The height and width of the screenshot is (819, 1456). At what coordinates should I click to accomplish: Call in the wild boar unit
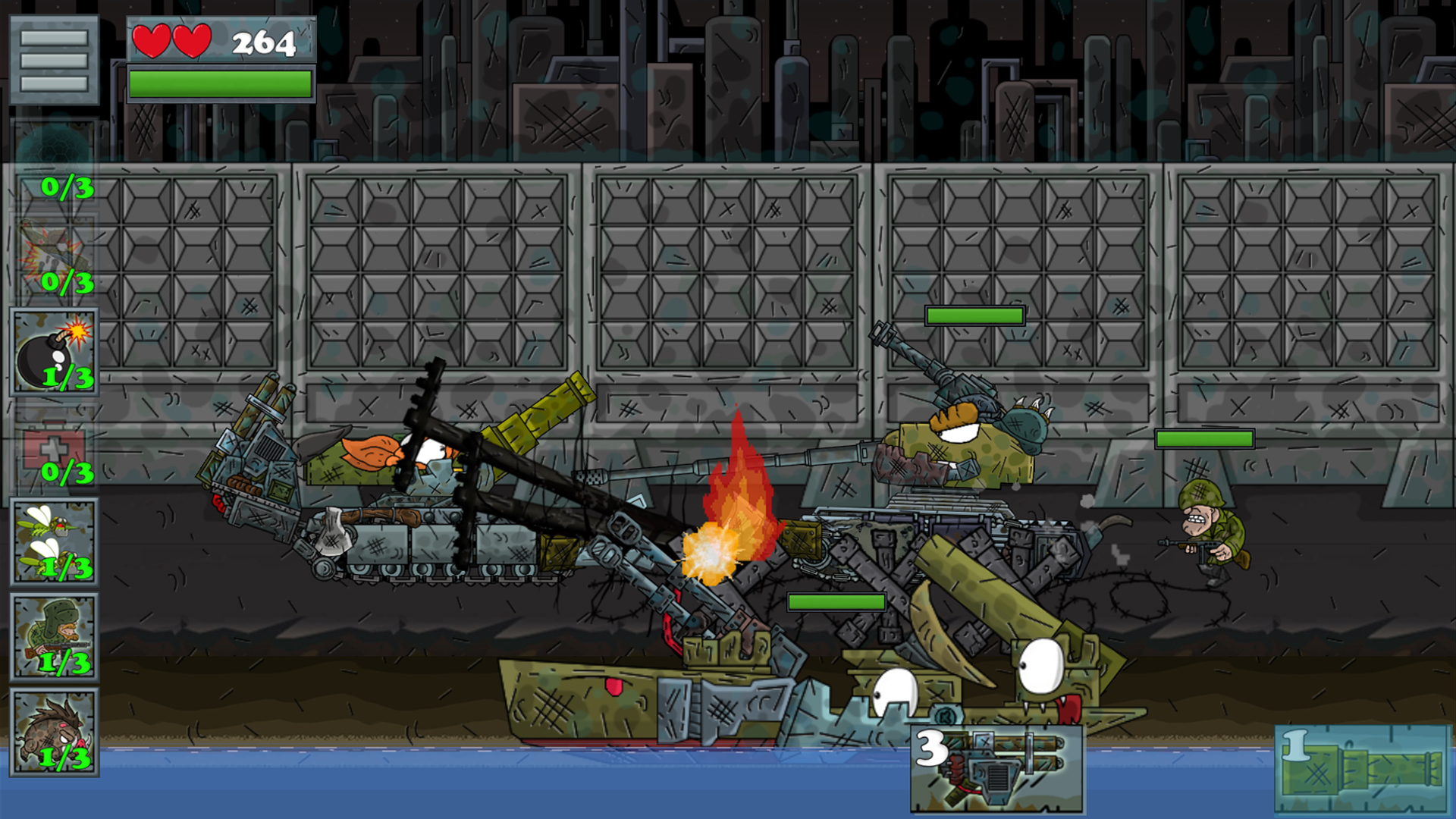pos(54,733)
